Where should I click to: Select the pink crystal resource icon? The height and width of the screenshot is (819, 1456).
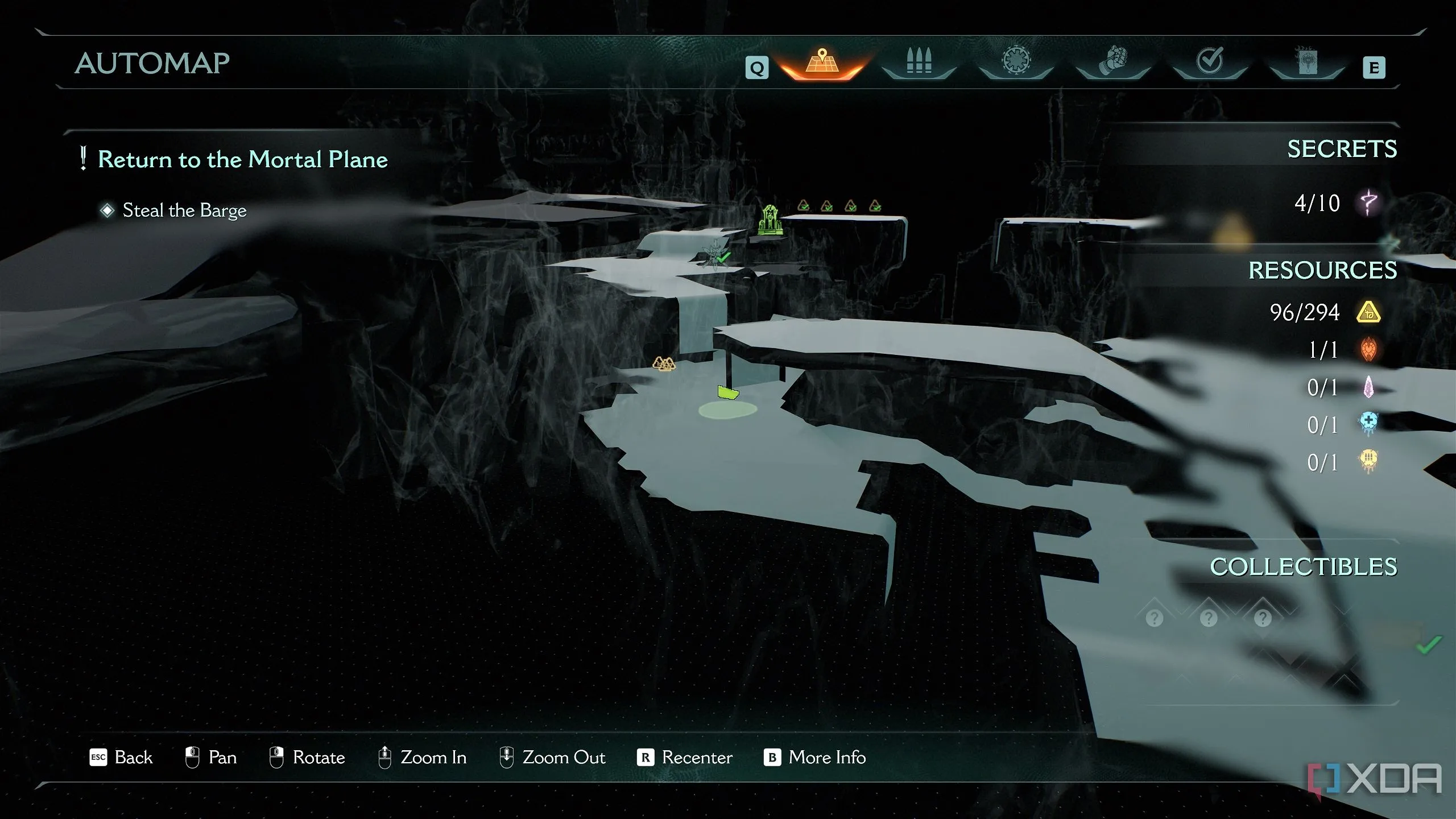click(x=1368, y=387)
